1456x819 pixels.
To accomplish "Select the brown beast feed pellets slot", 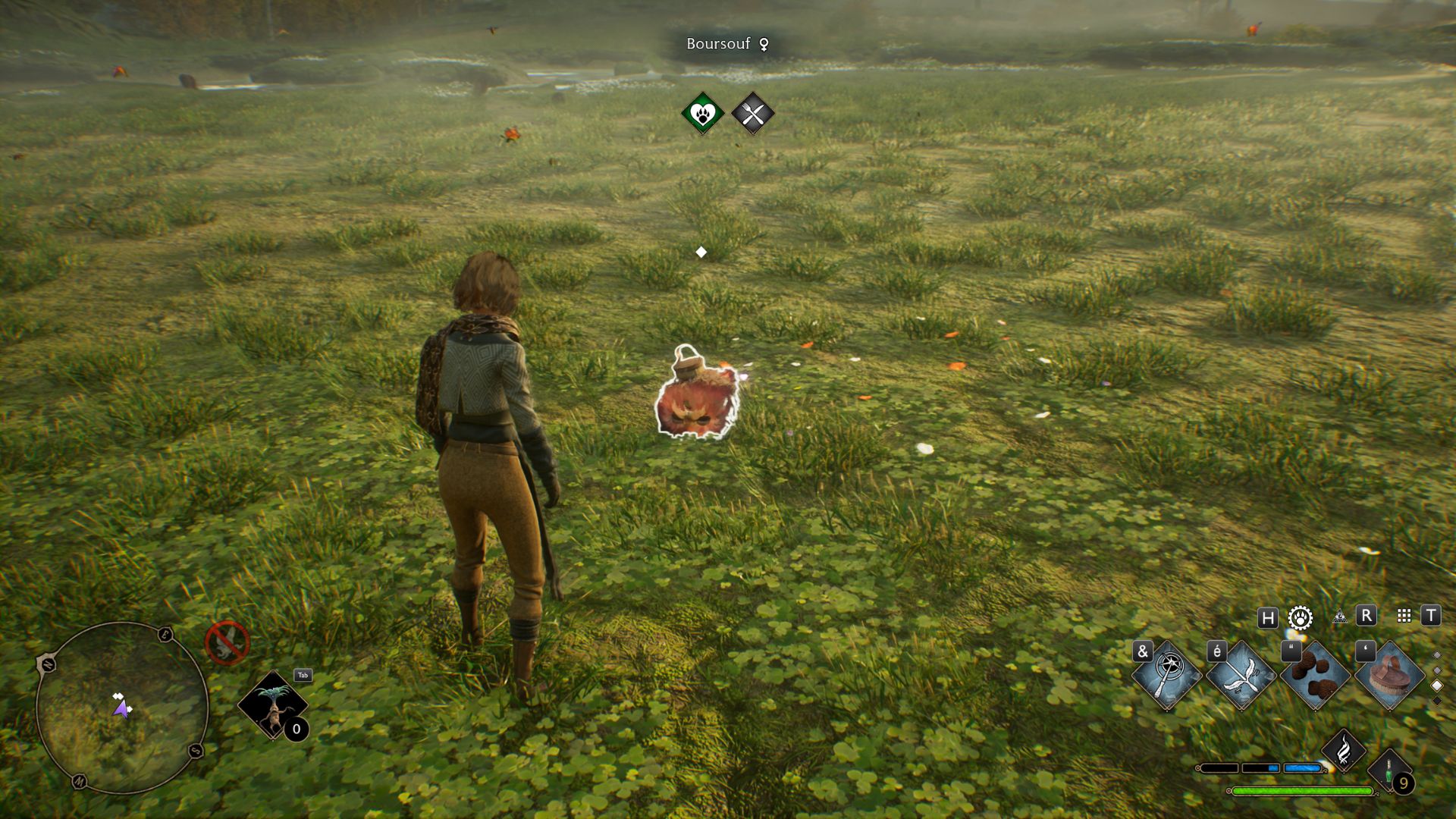I will tap(1315, 675).
